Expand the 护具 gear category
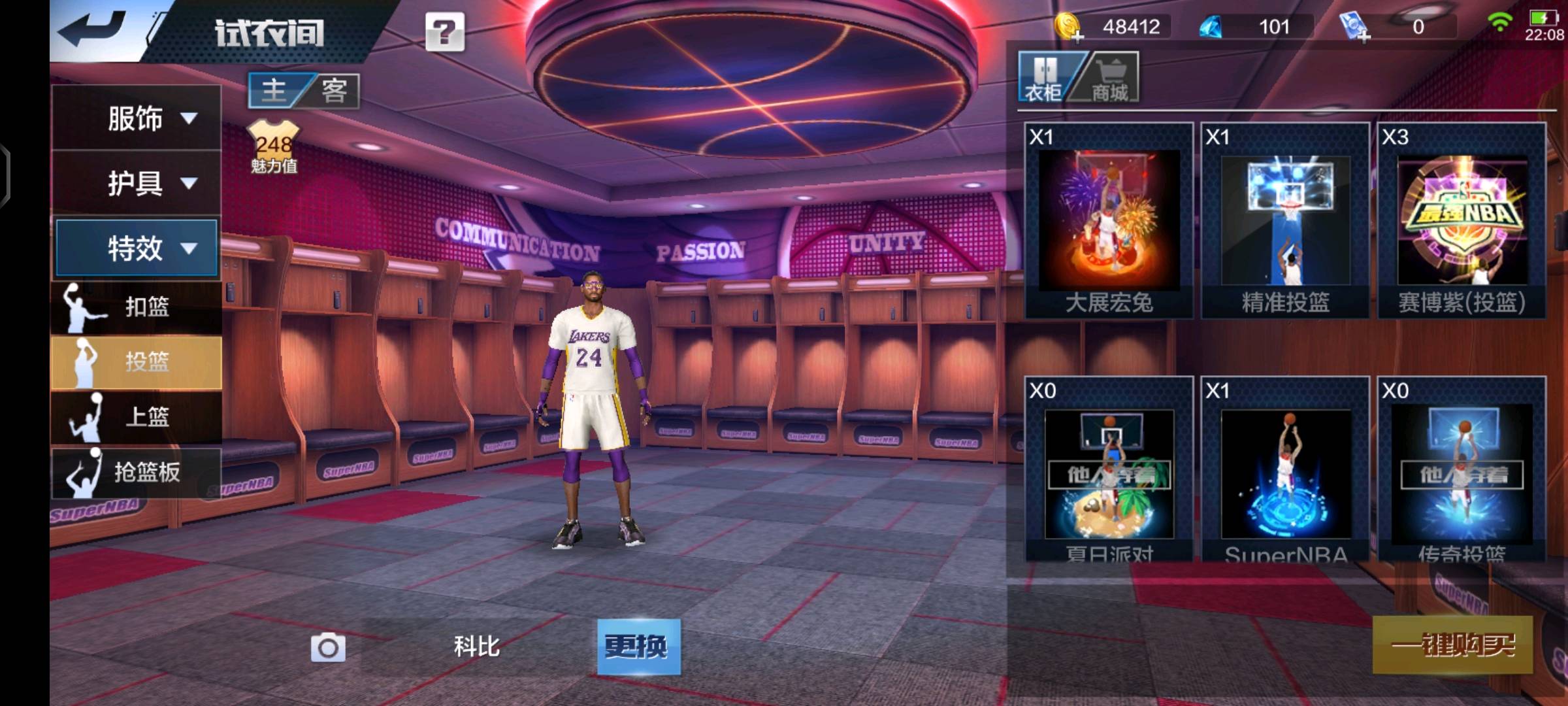 coord(136,183)
